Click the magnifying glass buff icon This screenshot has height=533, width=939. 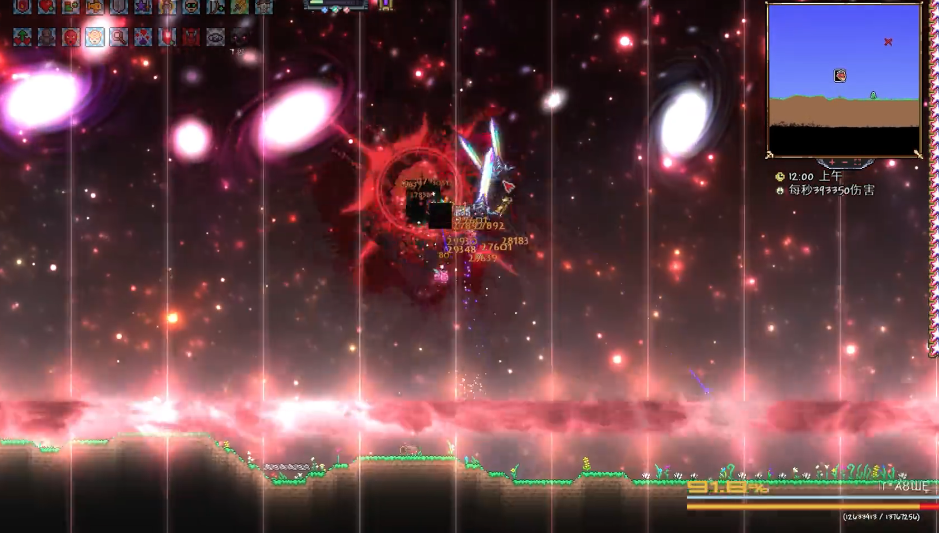(119, 37)
